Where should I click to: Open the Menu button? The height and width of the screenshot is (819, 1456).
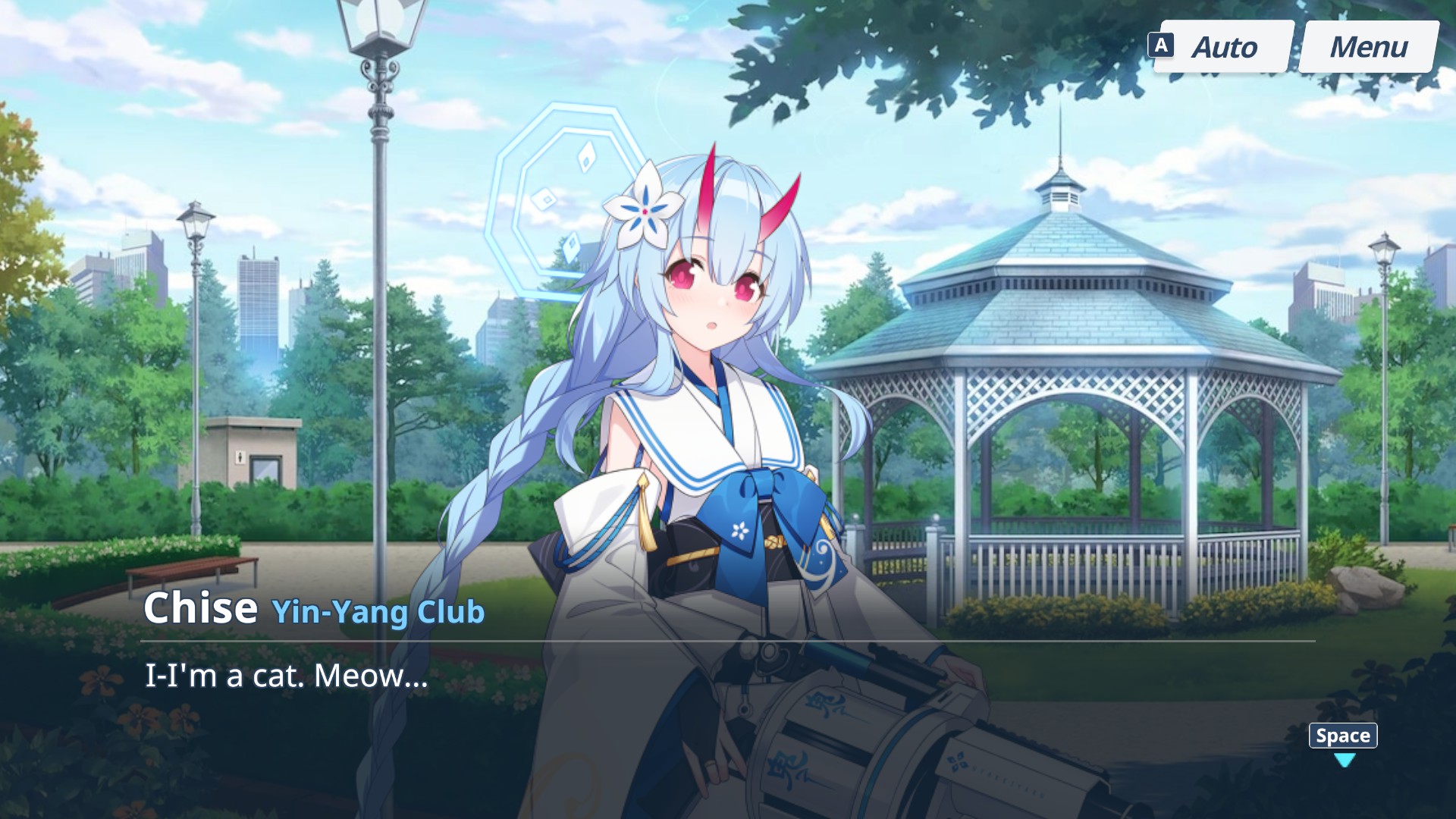tap(1368, 47)
